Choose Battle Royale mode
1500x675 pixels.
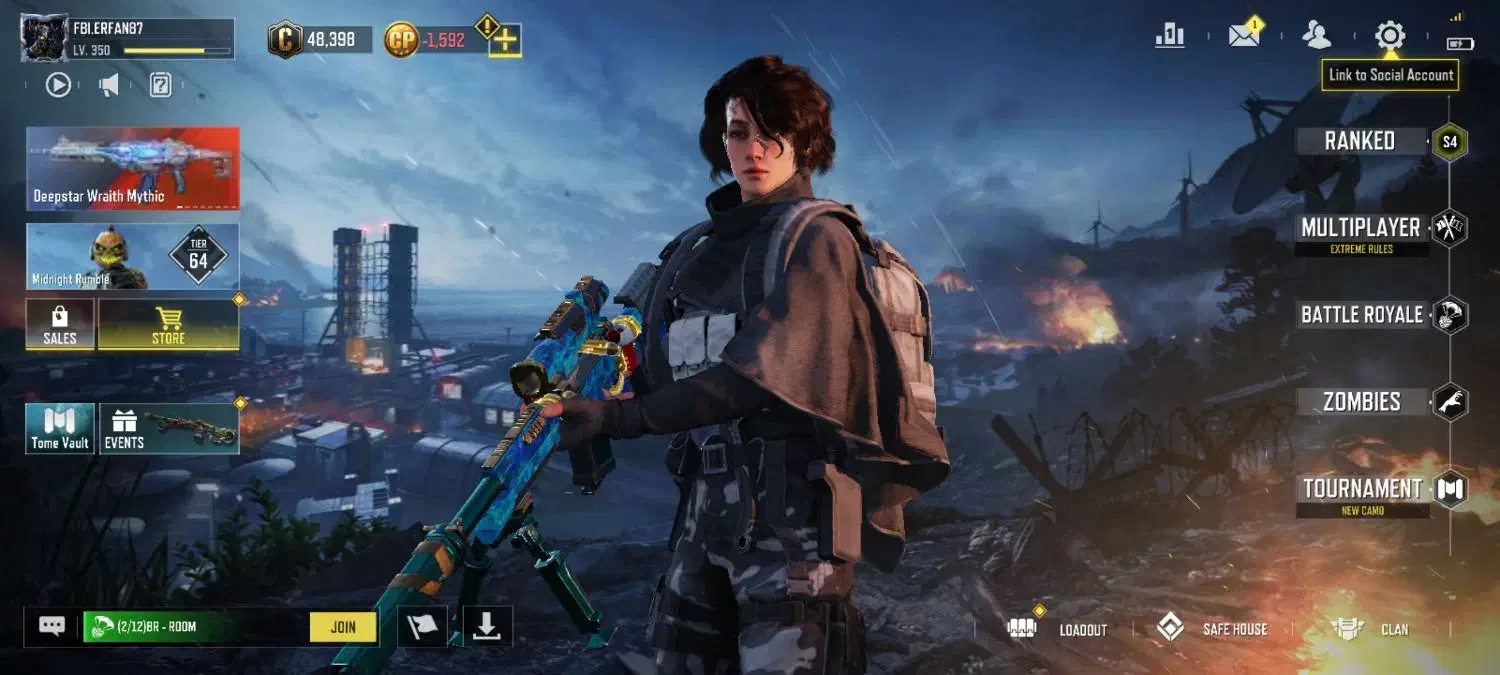pyautogui.click(x=1362, y=315)
